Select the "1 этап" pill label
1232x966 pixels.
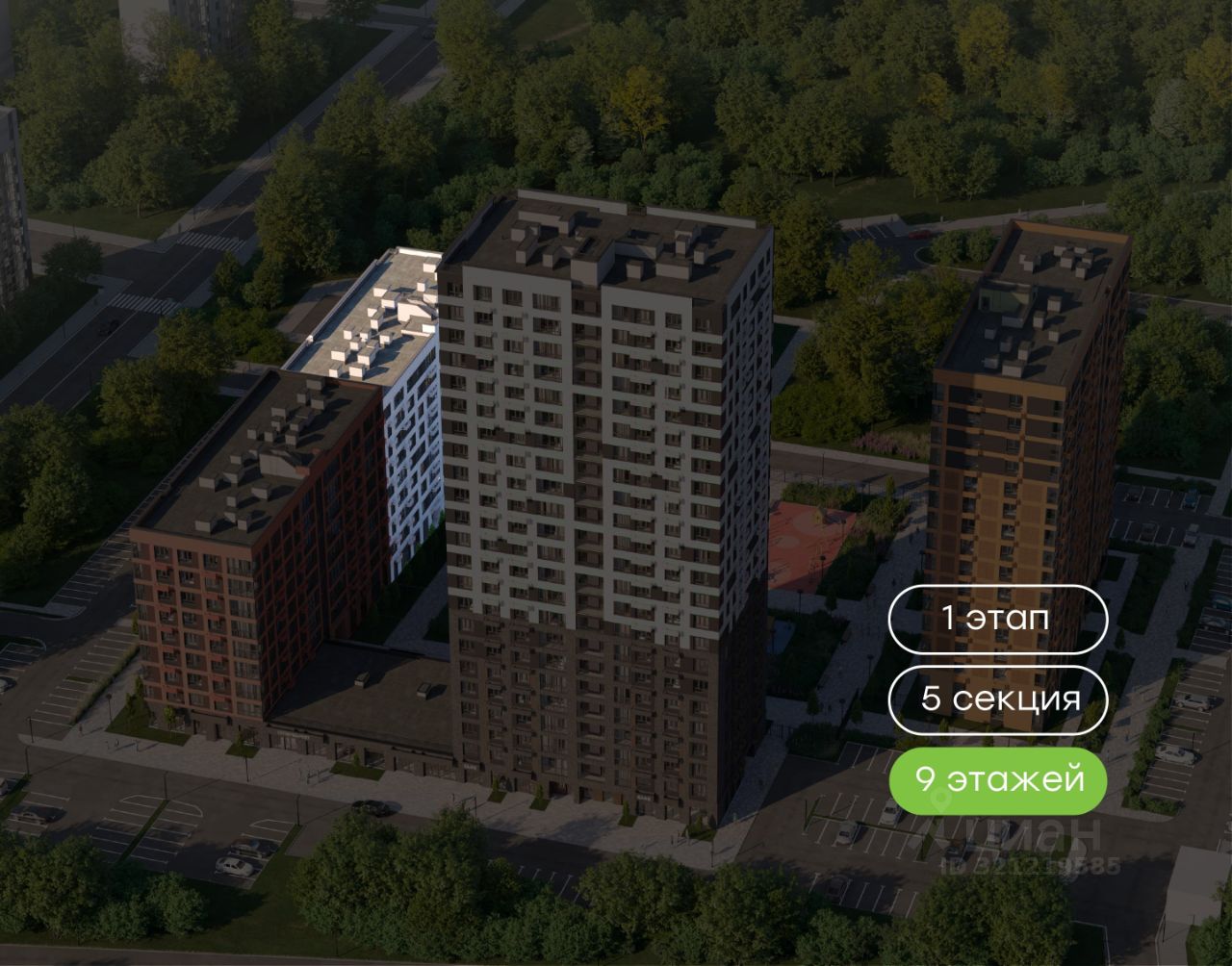(x=997, y=619)
